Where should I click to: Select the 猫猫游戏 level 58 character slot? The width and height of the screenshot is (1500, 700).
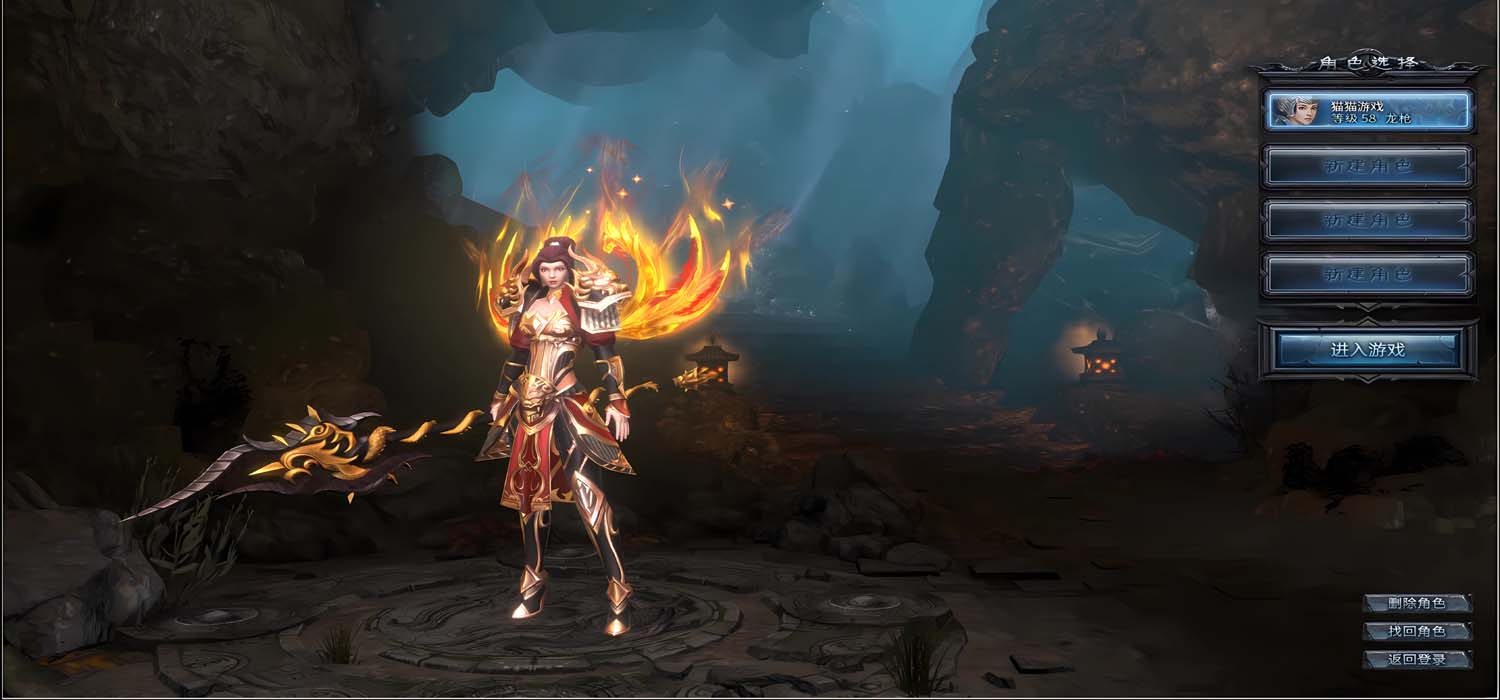pos(1368,111)
